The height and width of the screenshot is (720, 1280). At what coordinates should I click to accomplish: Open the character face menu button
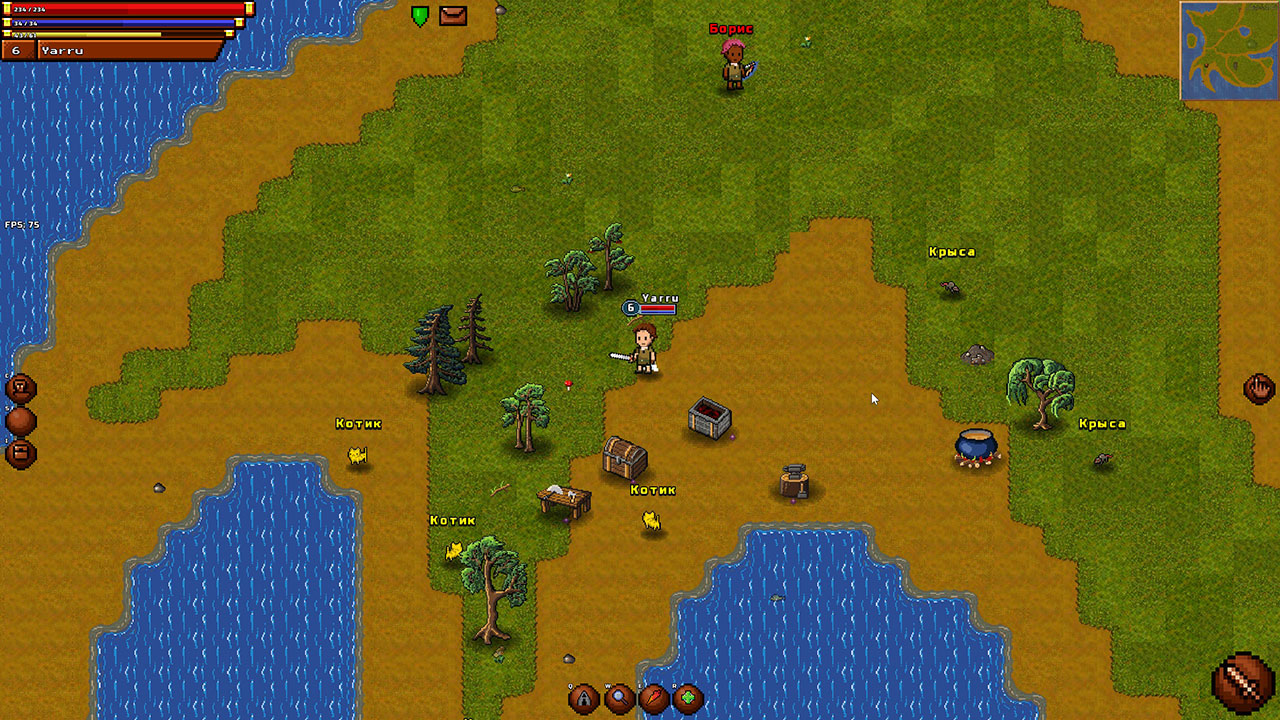(21, 389)
